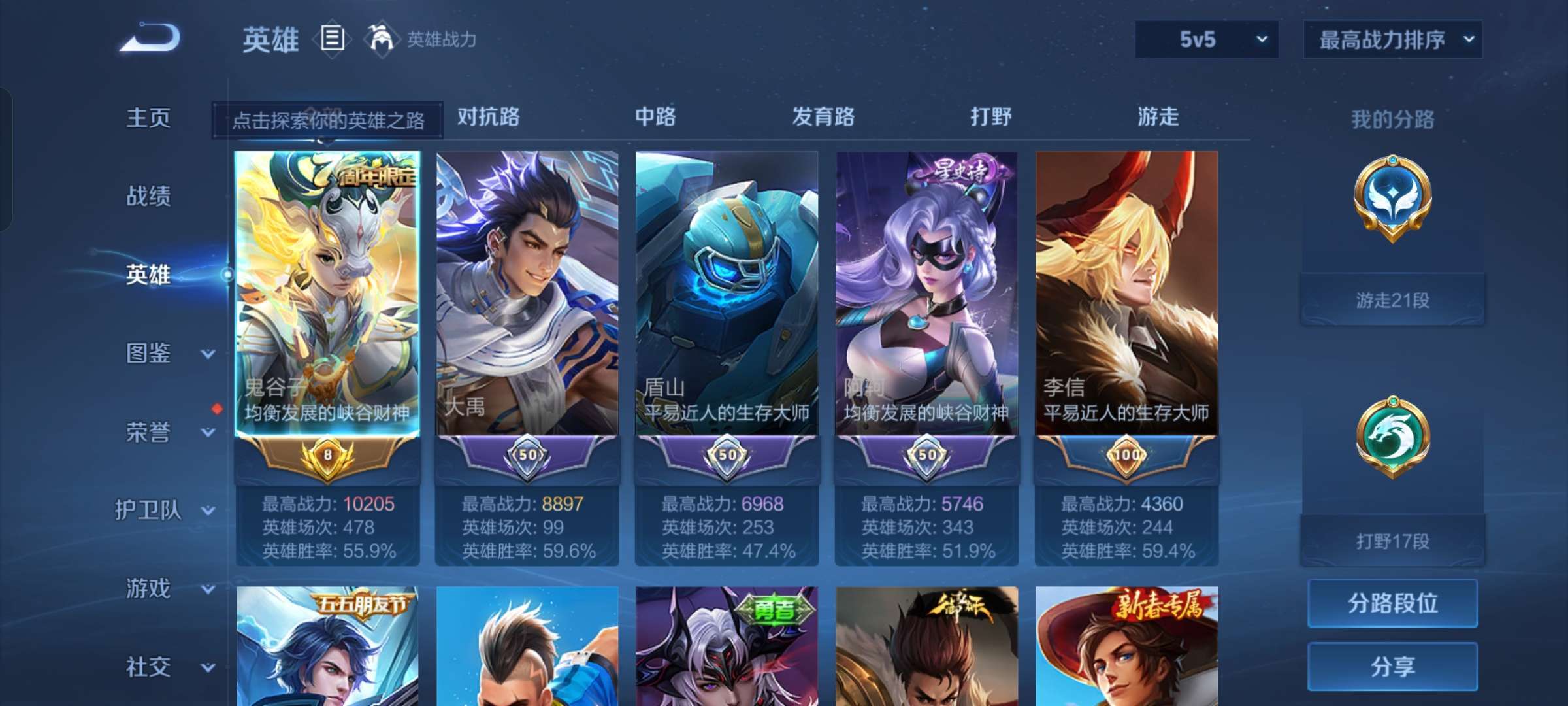This screenshot has height=706, width=1568.
Task: Open the 打野 lane tab
Action: click(x=990, y=118)
